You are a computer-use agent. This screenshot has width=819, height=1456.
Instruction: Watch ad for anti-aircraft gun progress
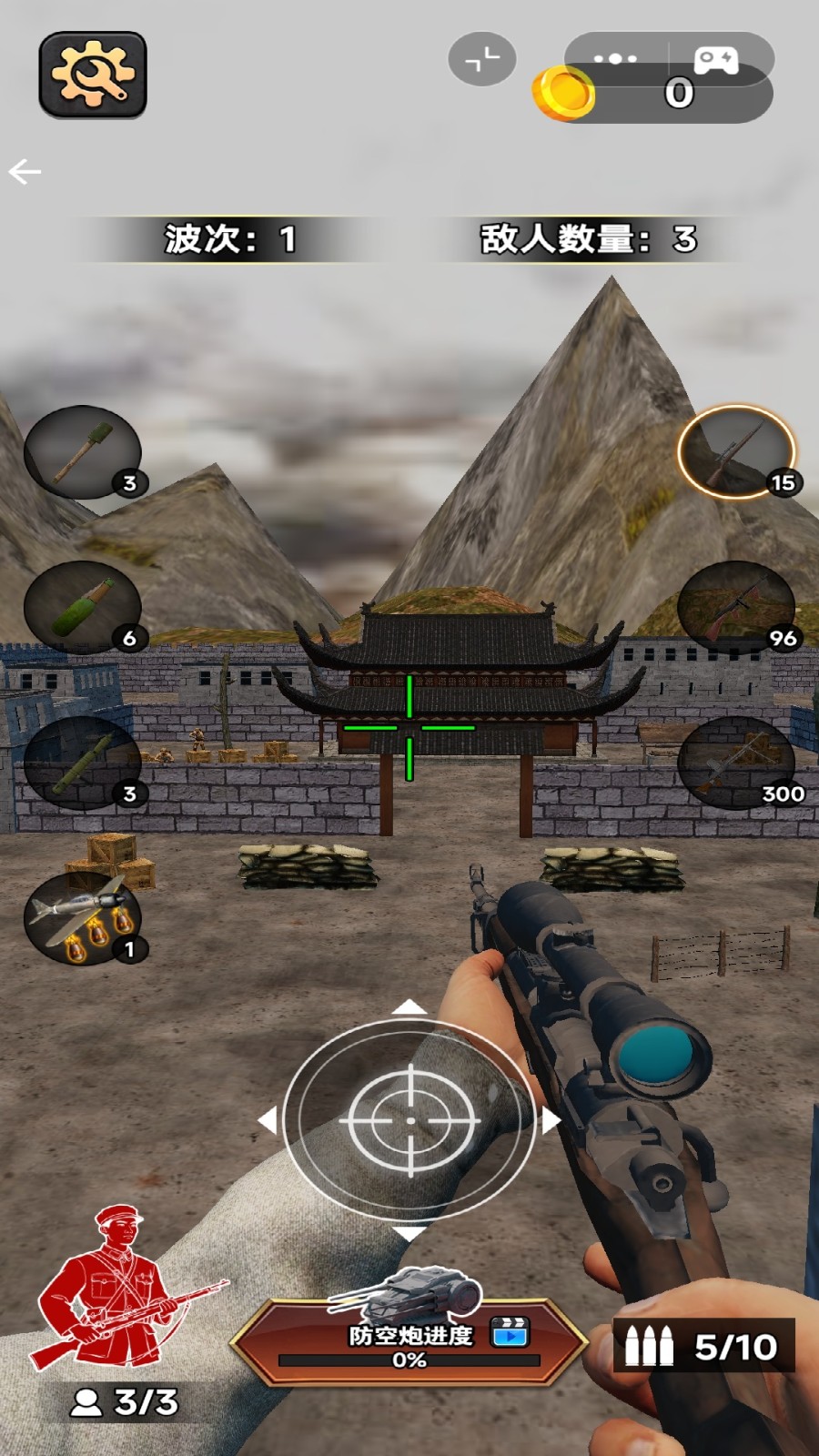coord(511,1332)
